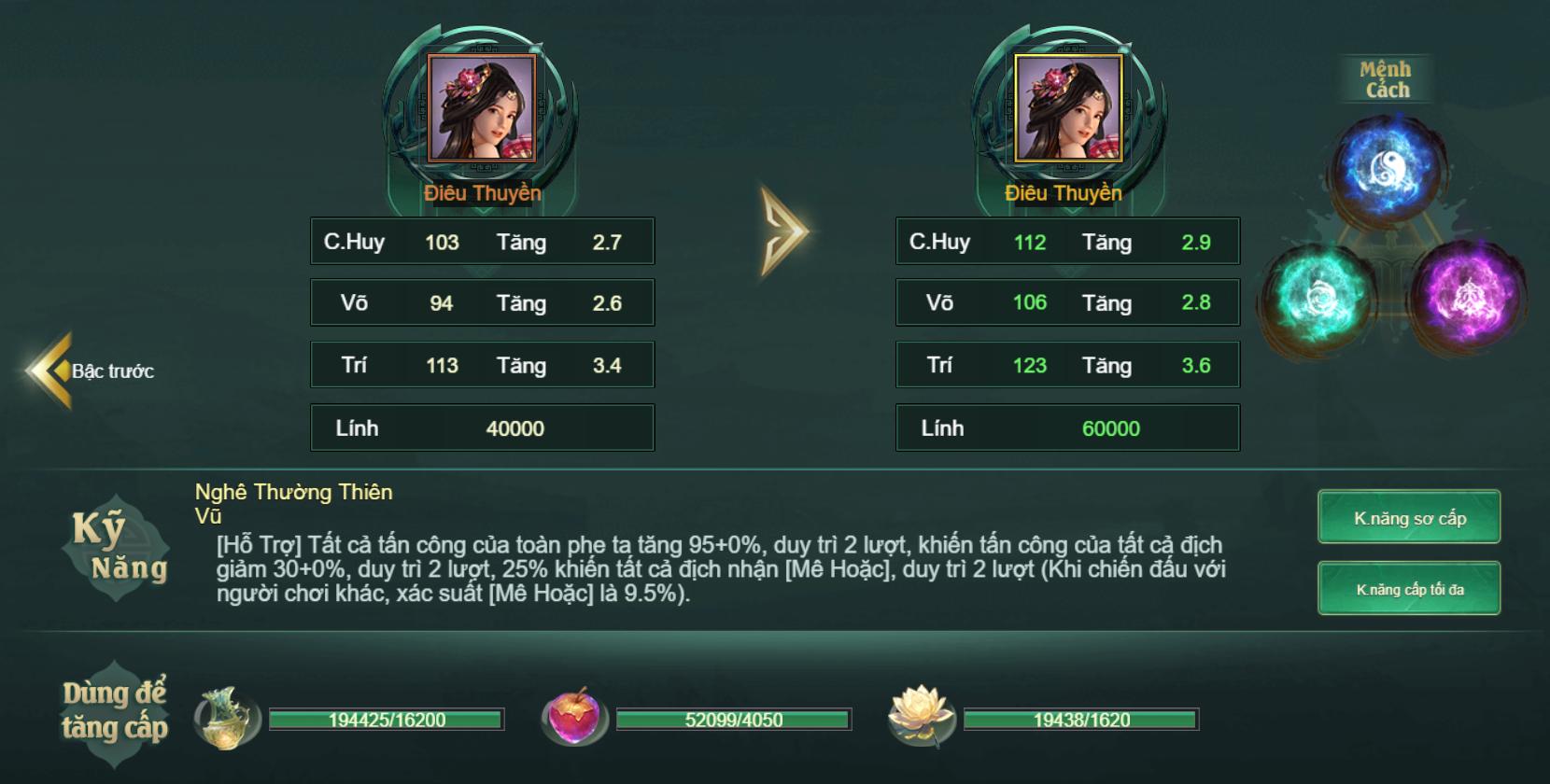Show K.năng sơ cấp skill description
This screenshot has width=1550, height=784.
pos(1408,517)
